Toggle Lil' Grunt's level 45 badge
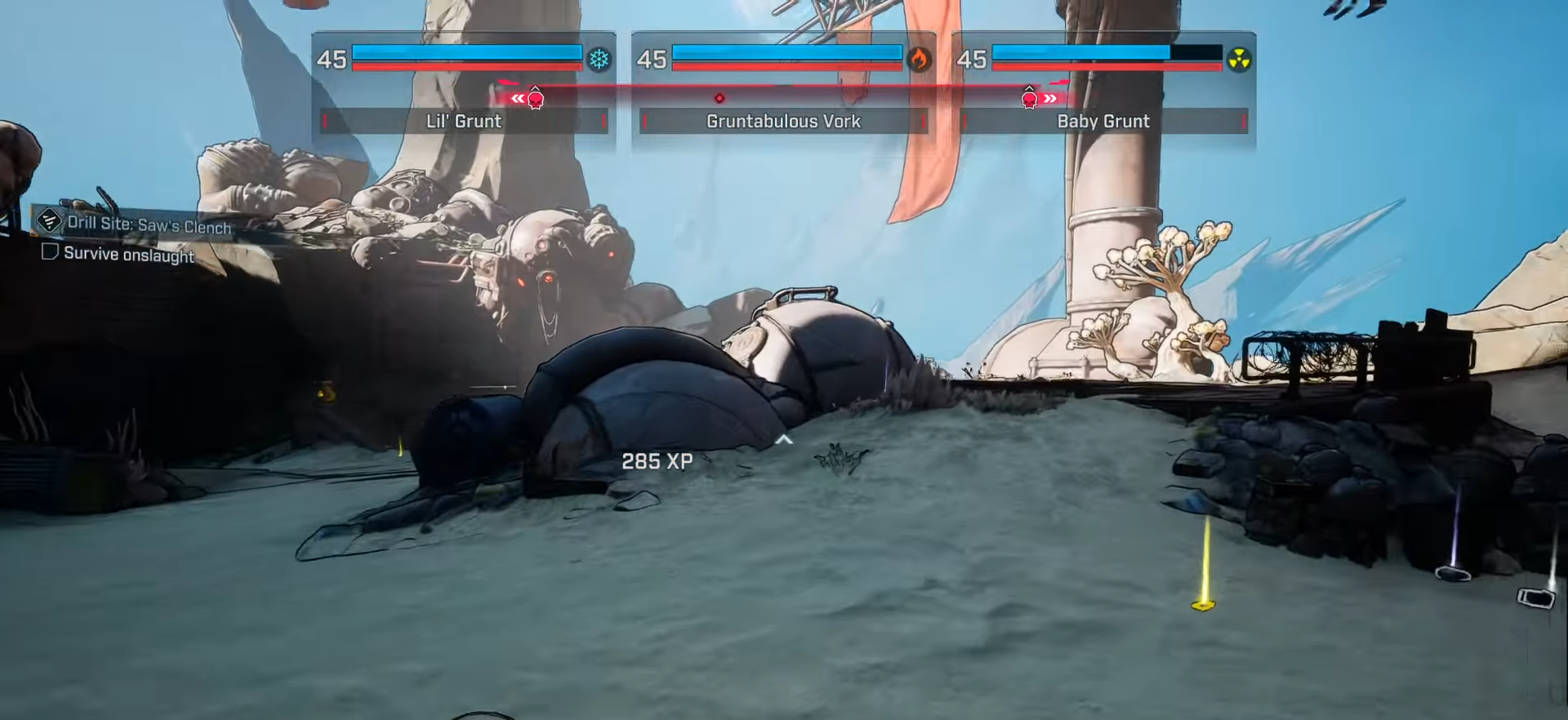The image size is (1568, 720). click(332, 60)
